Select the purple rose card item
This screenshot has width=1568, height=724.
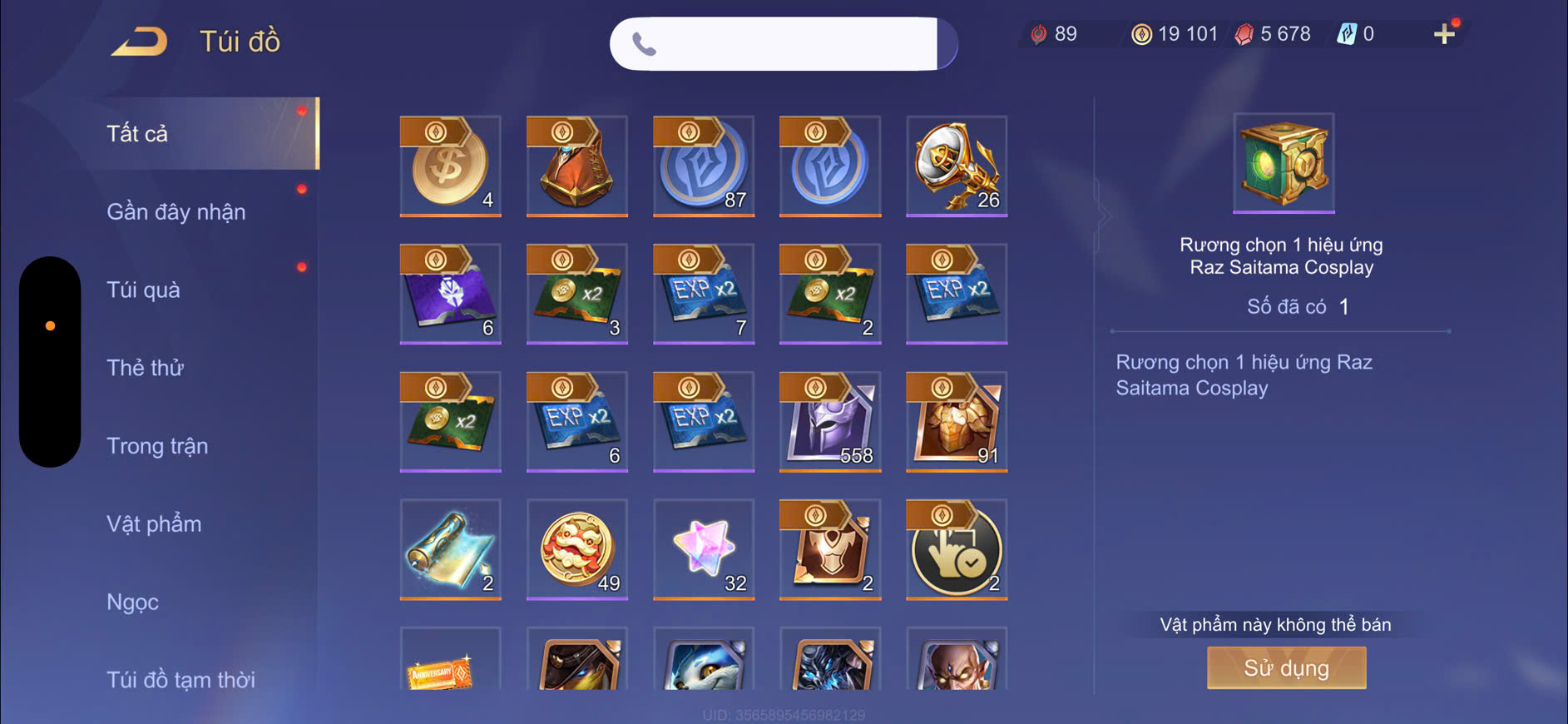[450, 294]
